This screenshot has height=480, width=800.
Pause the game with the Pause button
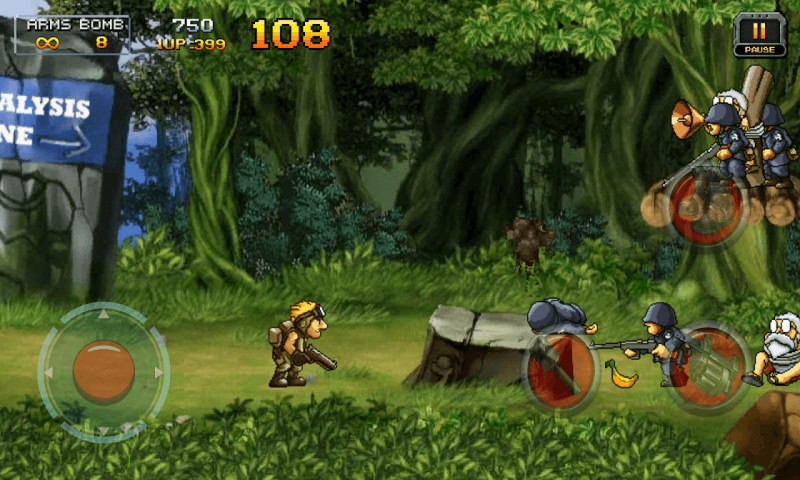point(752,34)
